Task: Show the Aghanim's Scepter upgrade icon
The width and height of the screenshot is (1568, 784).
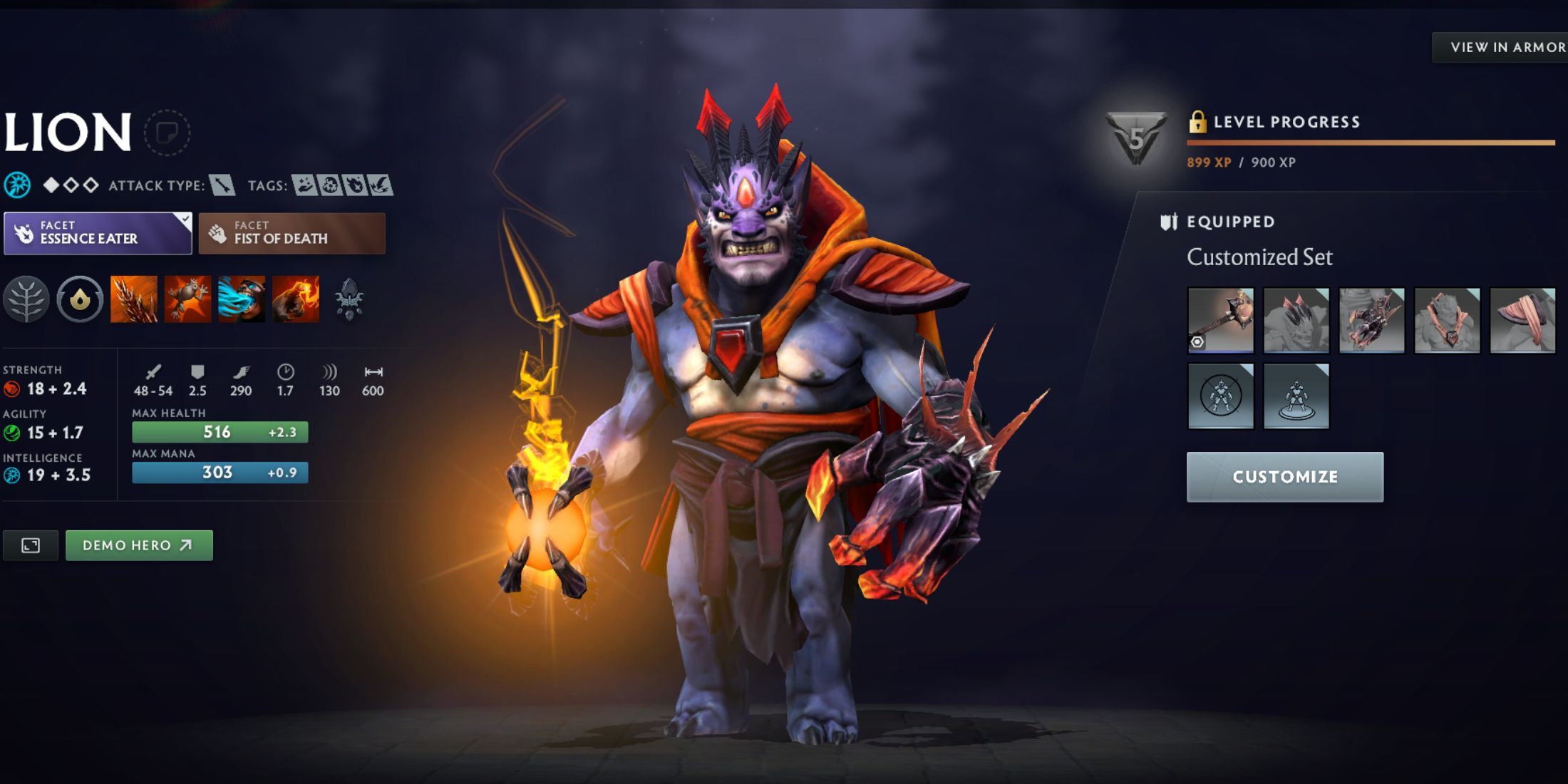Action: point(349,299)
